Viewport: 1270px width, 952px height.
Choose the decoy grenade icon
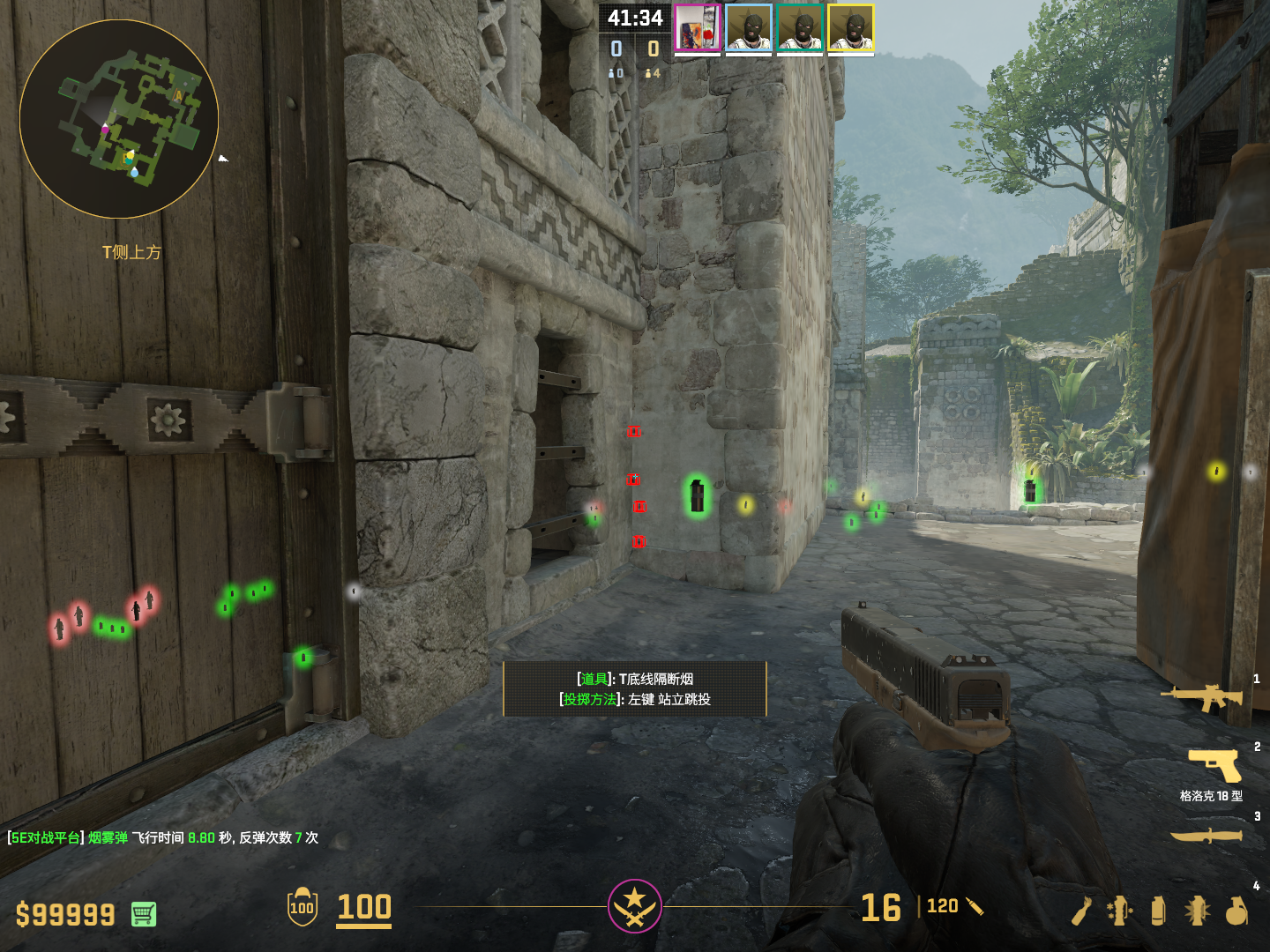pos(1119,911)
